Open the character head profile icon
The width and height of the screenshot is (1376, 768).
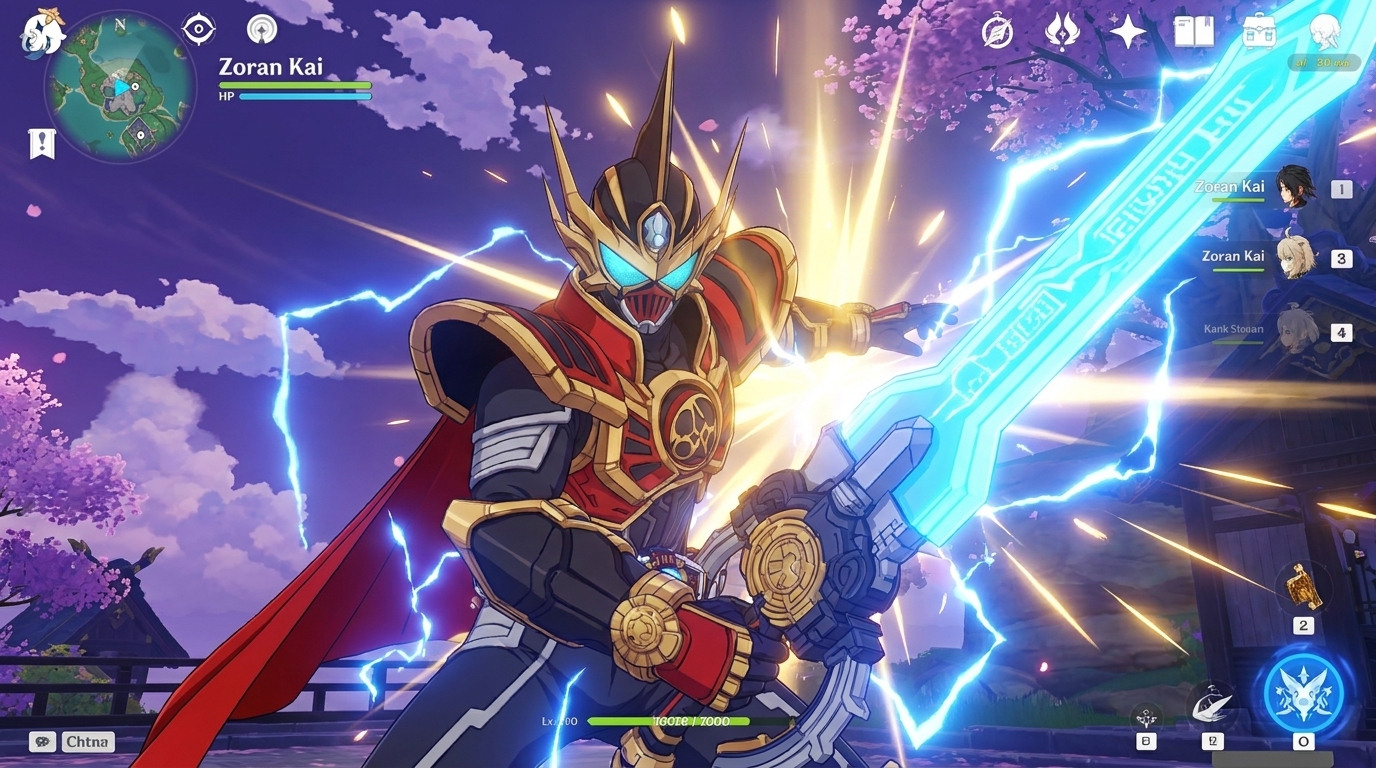pos(1325,32)
